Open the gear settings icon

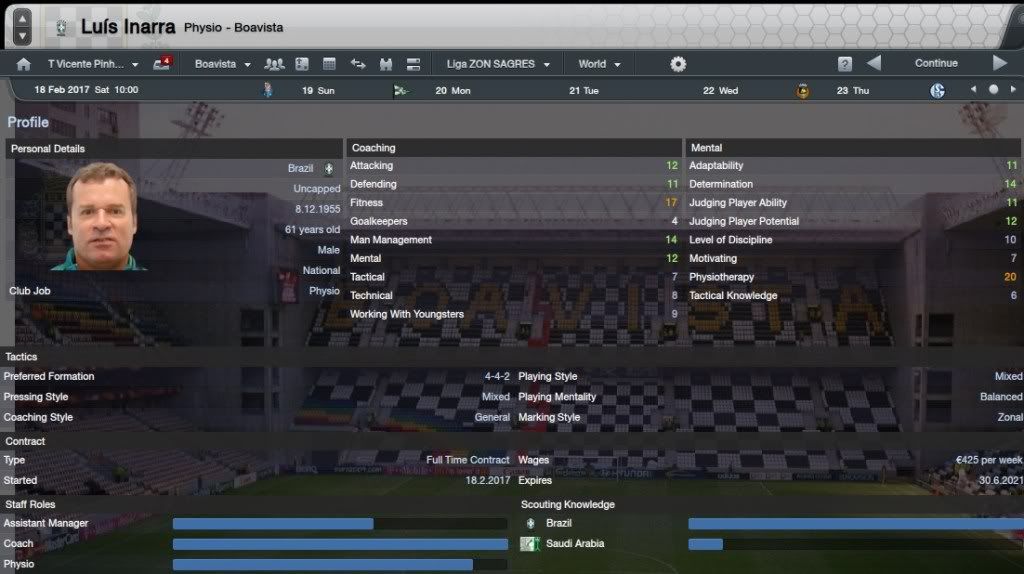point(678,64)
